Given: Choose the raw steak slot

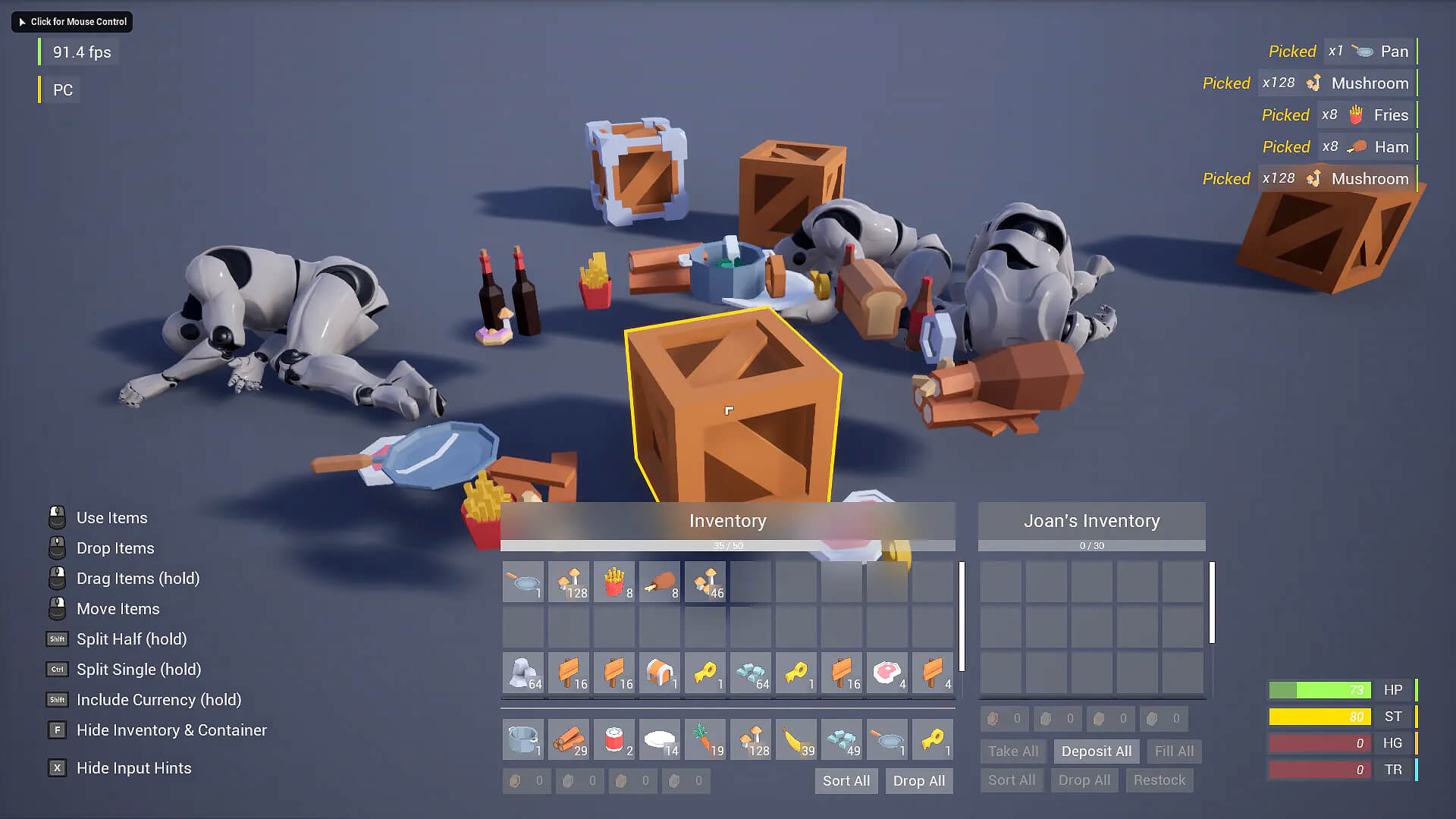Looking at the screenshot, I should [x=887, y=673].
